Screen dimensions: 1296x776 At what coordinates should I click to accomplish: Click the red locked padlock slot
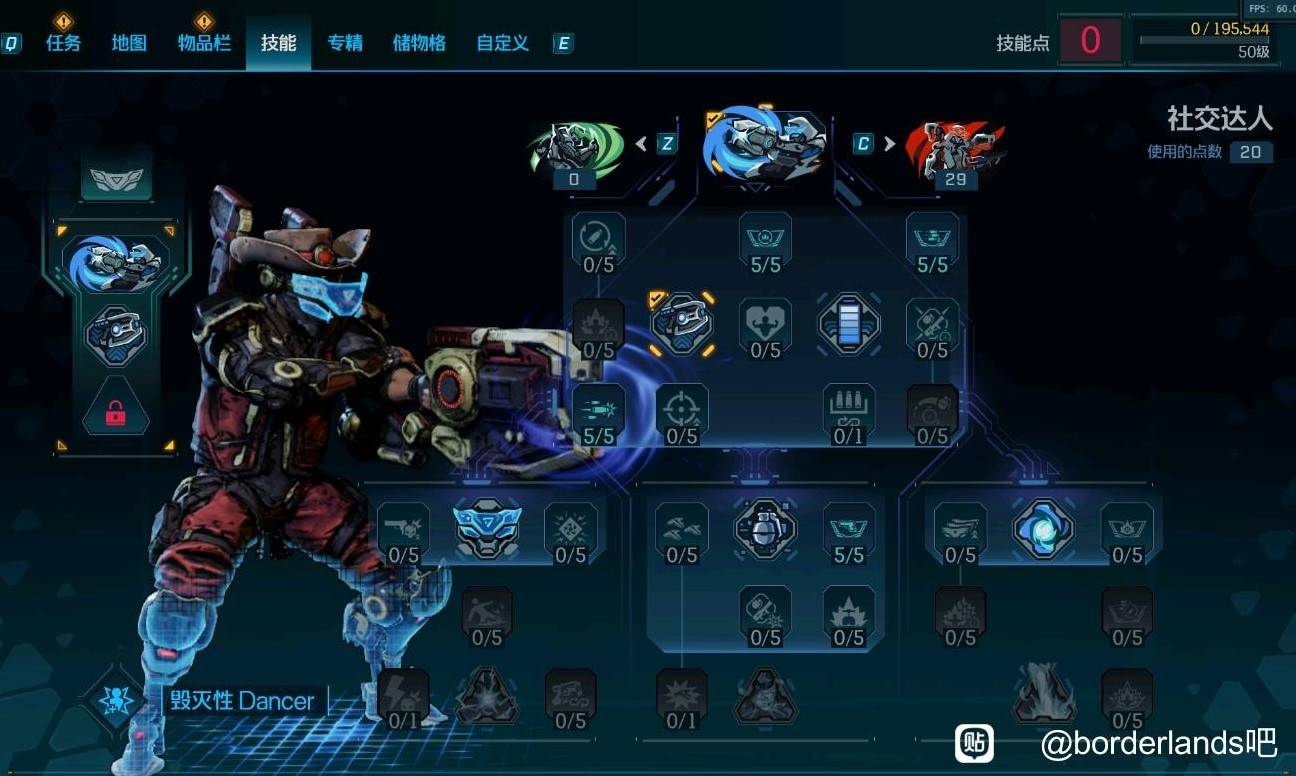click(x=116, y=410)
